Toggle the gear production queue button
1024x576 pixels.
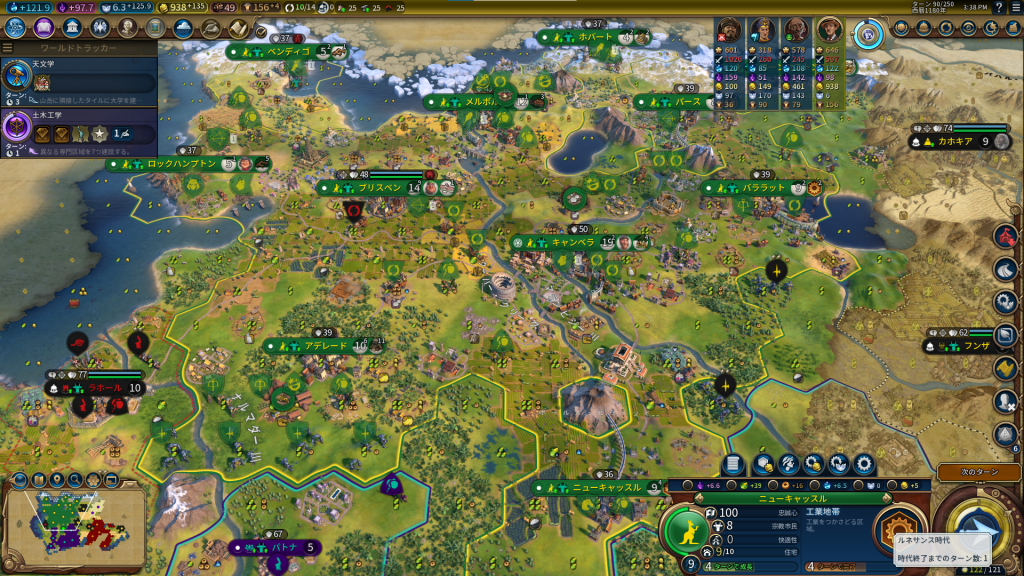(x=861, y=465)
